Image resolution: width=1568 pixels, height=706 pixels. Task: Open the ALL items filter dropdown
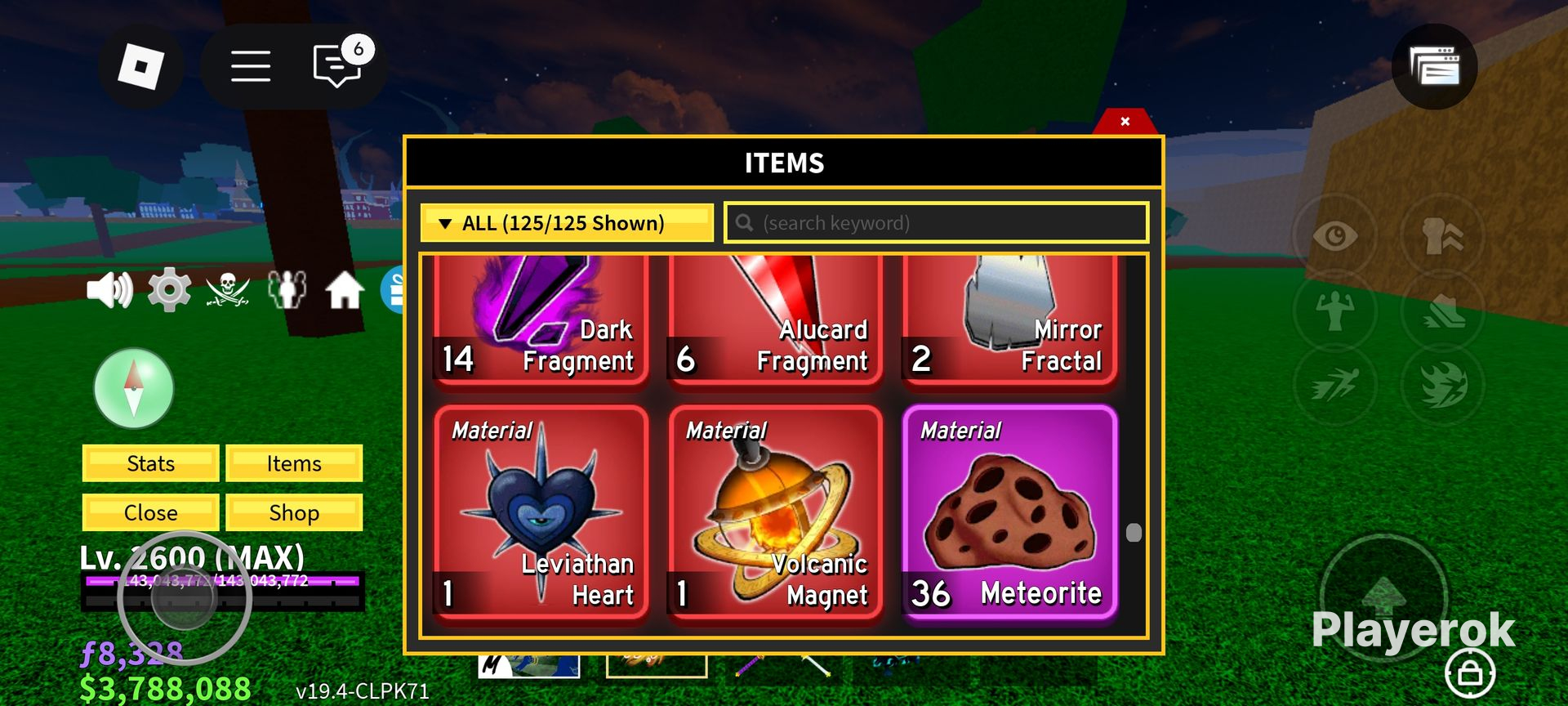(566, 223)
